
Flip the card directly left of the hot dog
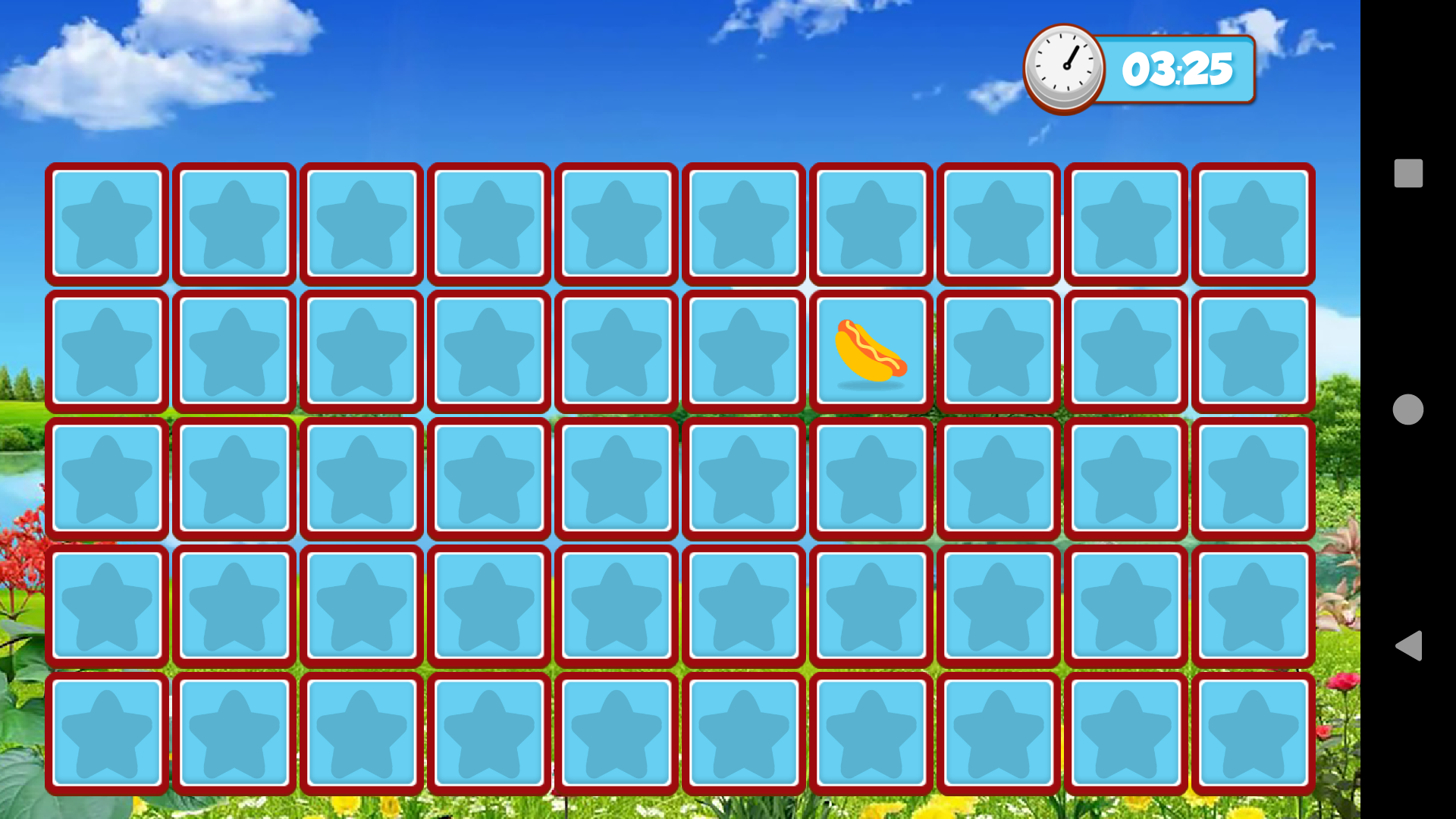tap(743, 351)
